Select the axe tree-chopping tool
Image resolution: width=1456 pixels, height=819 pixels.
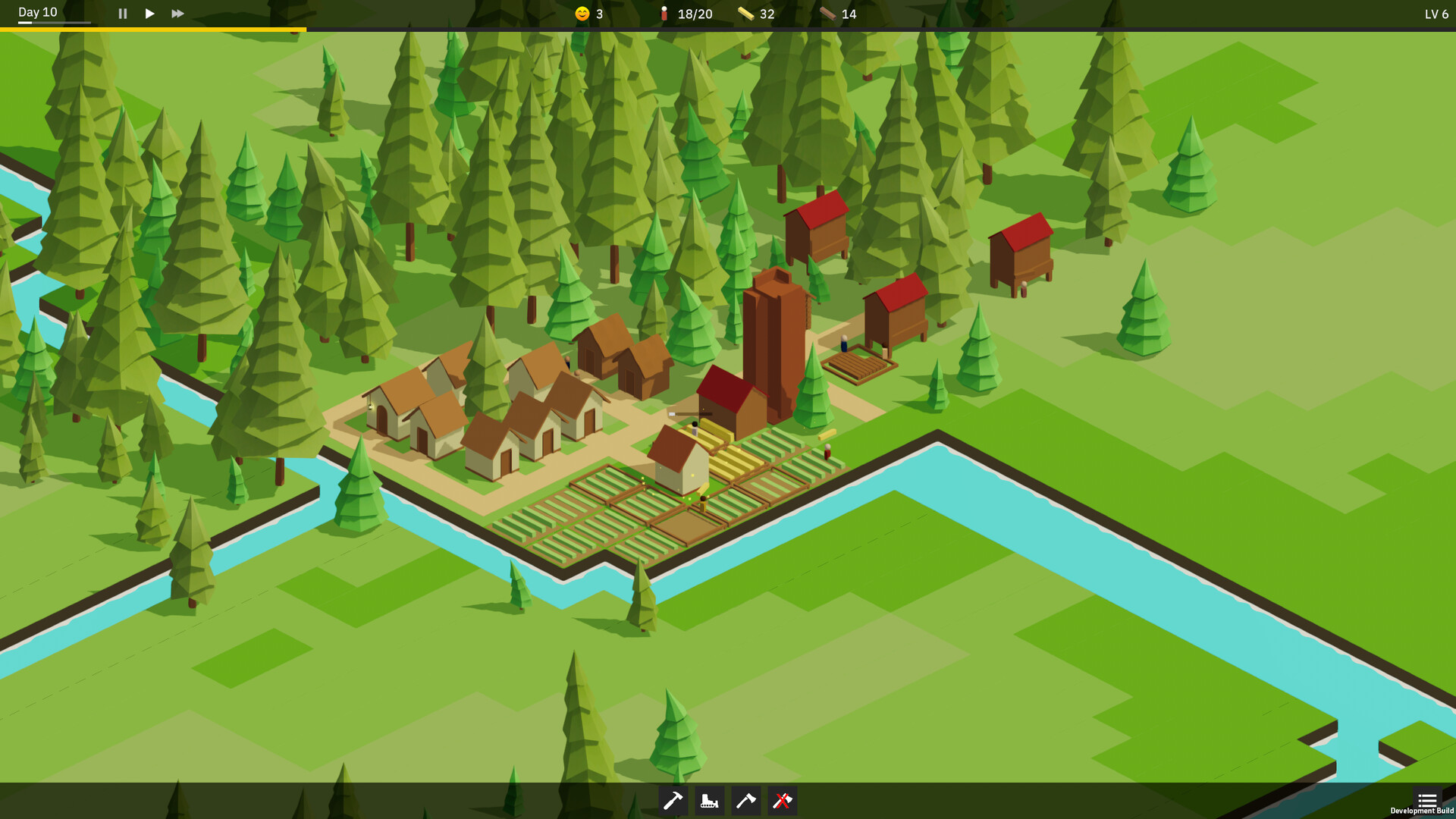tap(745, 800)
